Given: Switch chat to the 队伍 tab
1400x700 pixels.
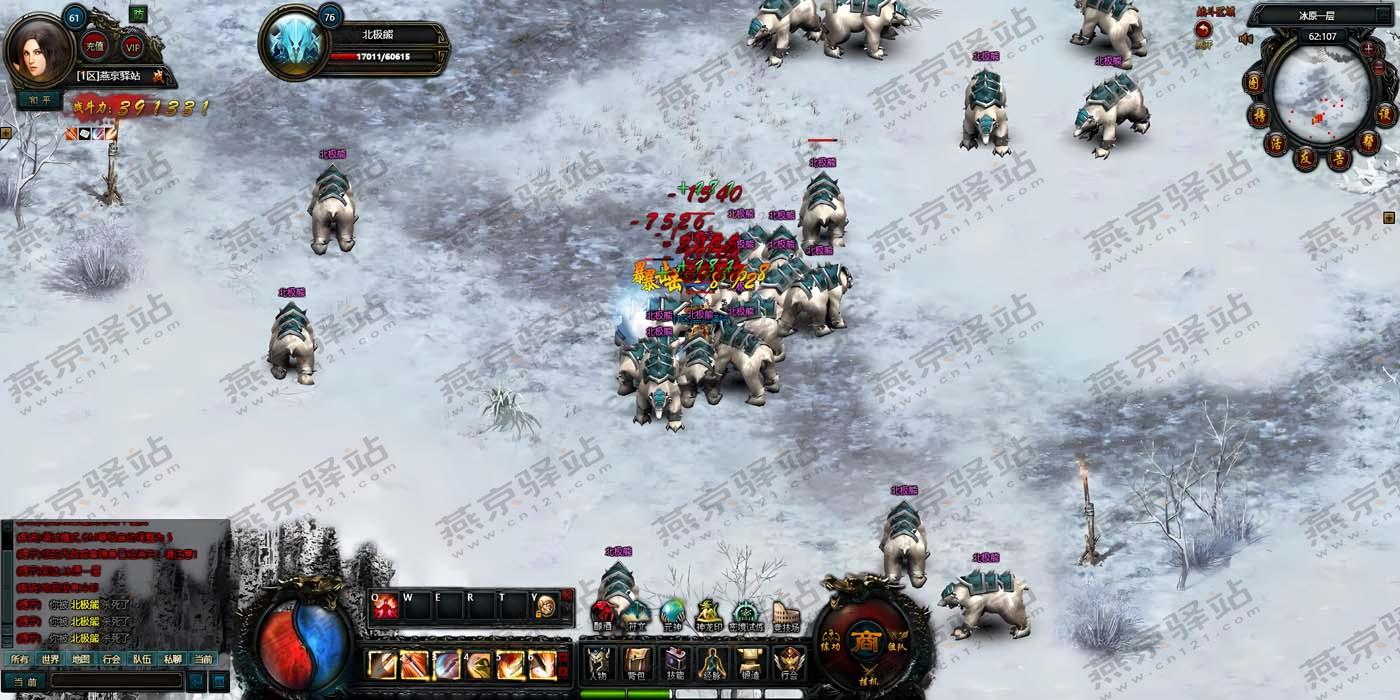Looking at the screenshot, I should click(x=142, y=659).
